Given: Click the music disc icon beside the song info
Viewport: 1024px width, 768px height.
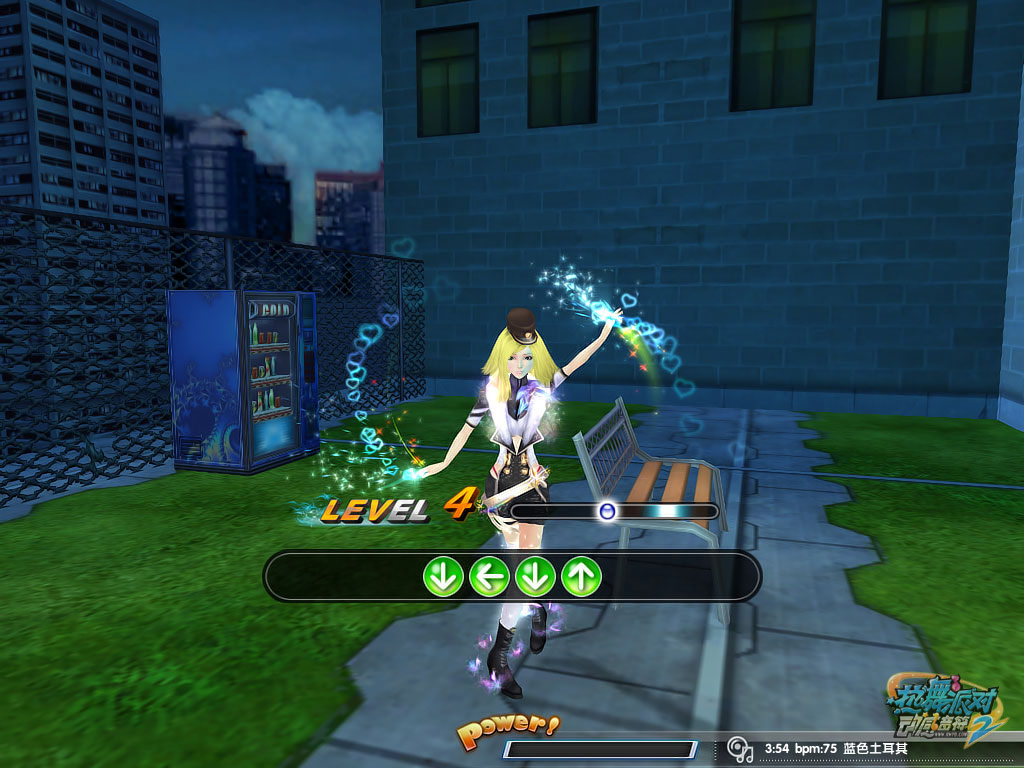Looking at the screenshot, I should [x=739, y=748].
